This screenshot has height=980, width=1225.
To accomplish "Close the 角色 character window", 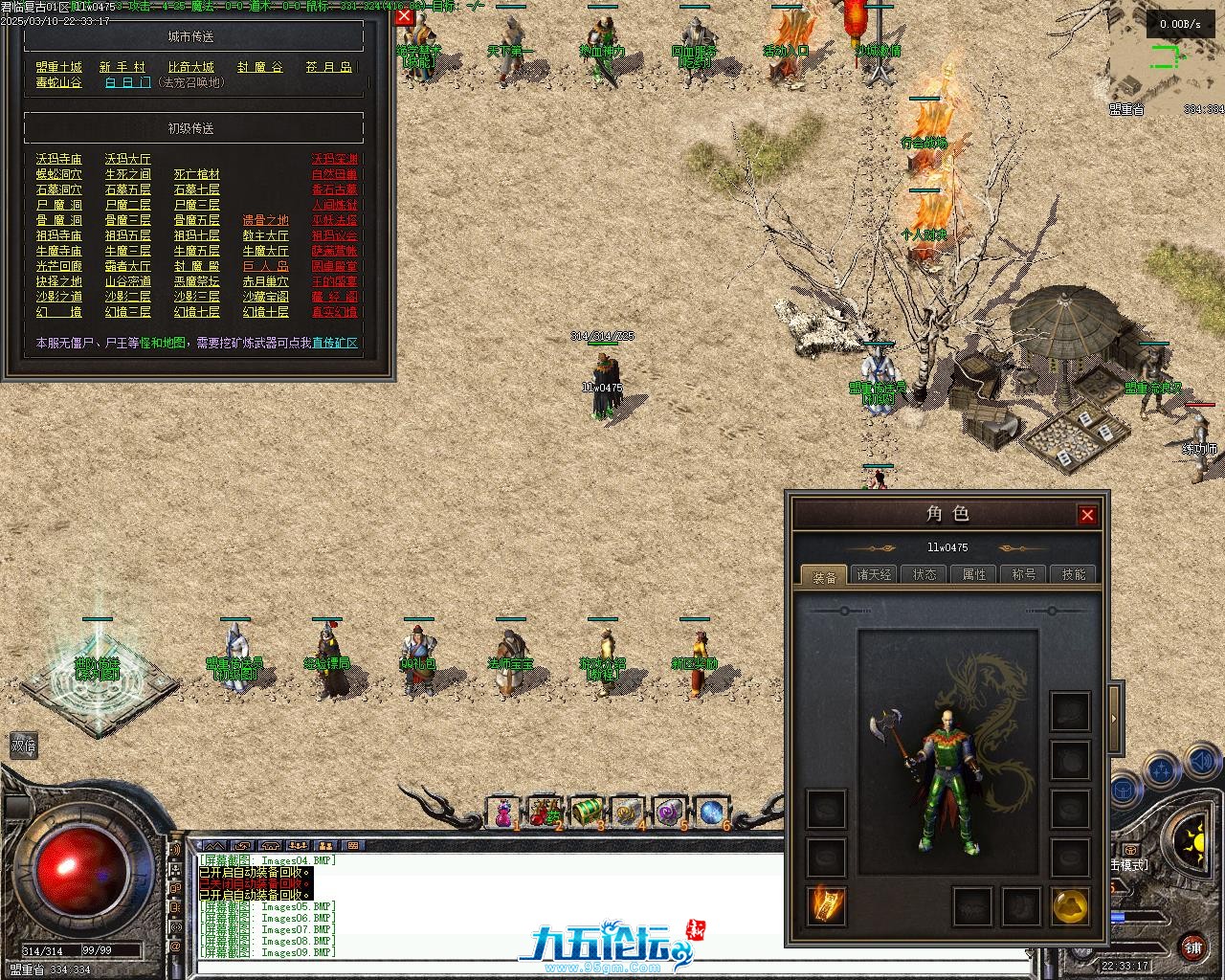I will (1087, 515).
